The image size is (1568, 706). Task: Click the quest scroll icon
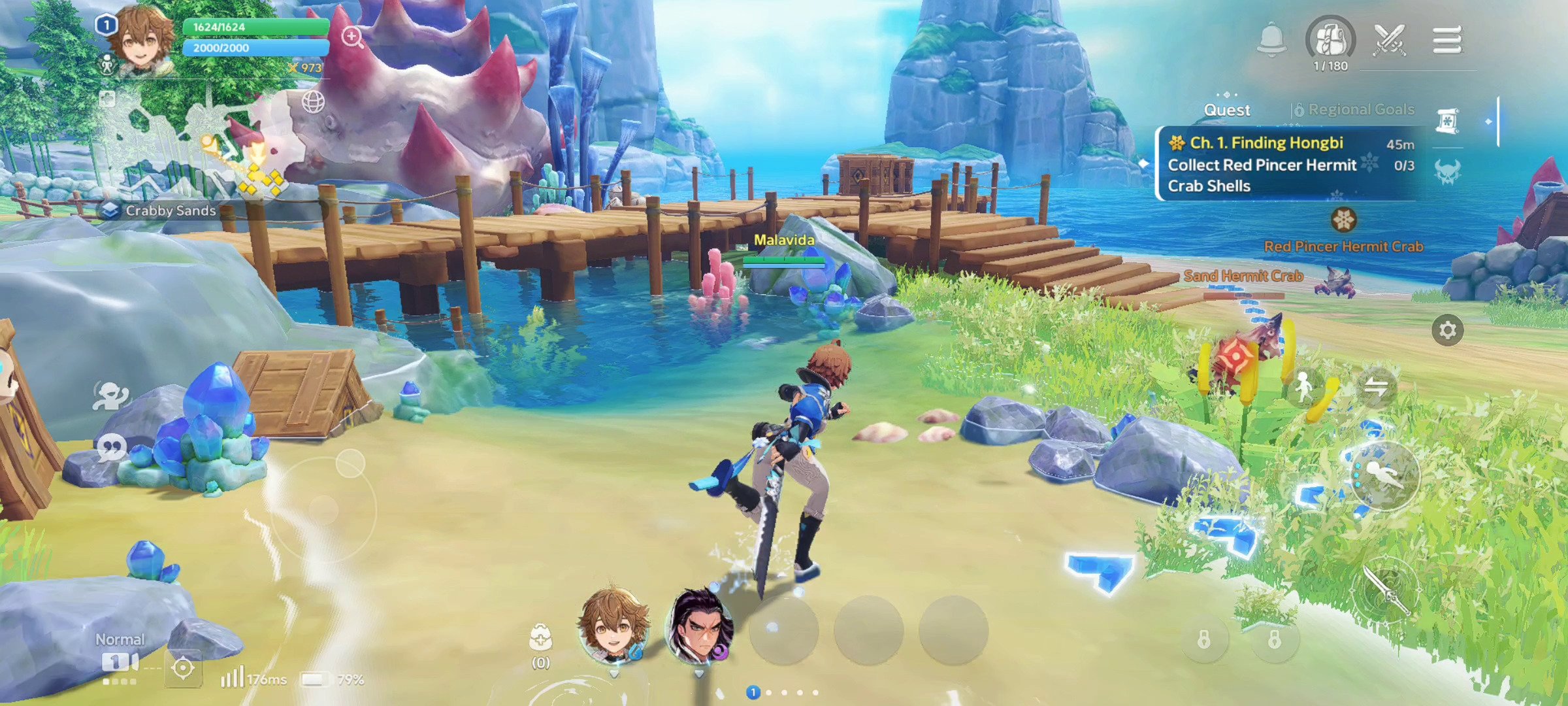(x=1448, y=121)
